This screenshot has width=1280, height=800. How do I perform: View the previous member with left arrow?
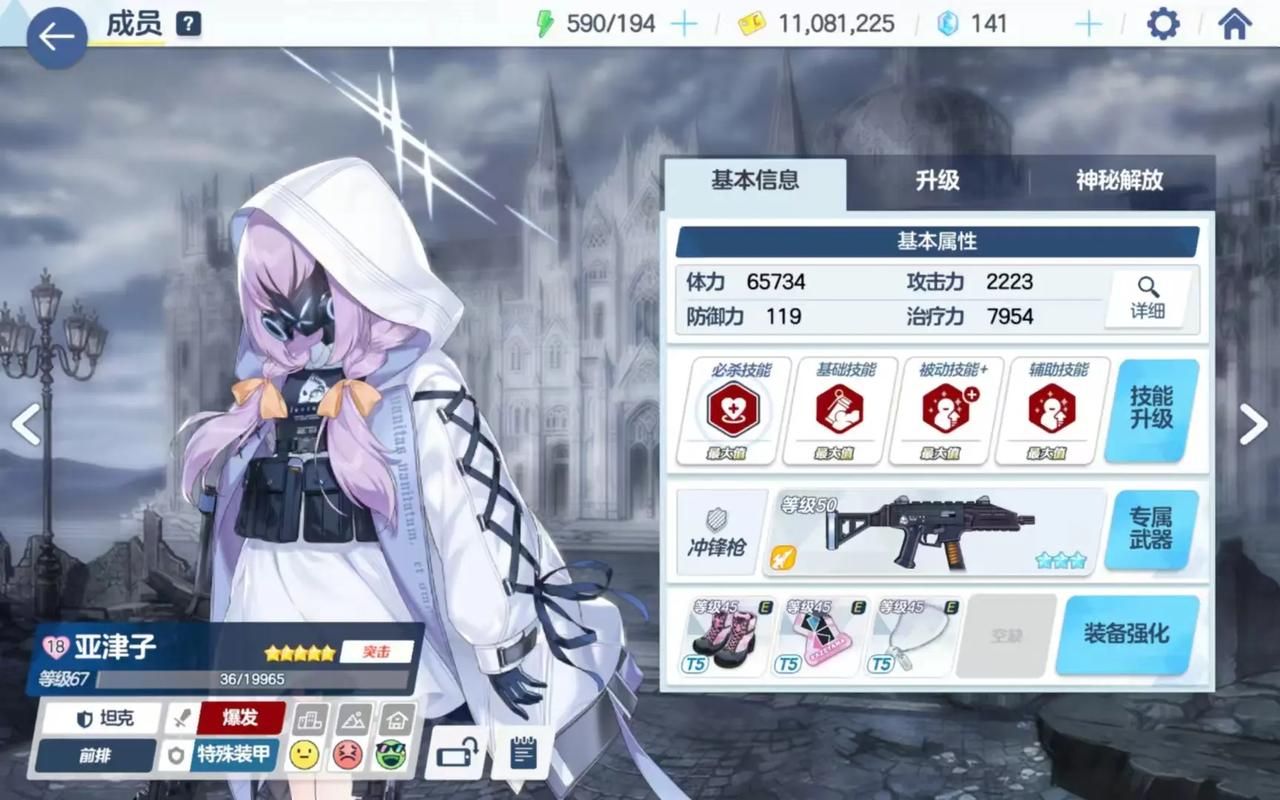tap(26, 424)
